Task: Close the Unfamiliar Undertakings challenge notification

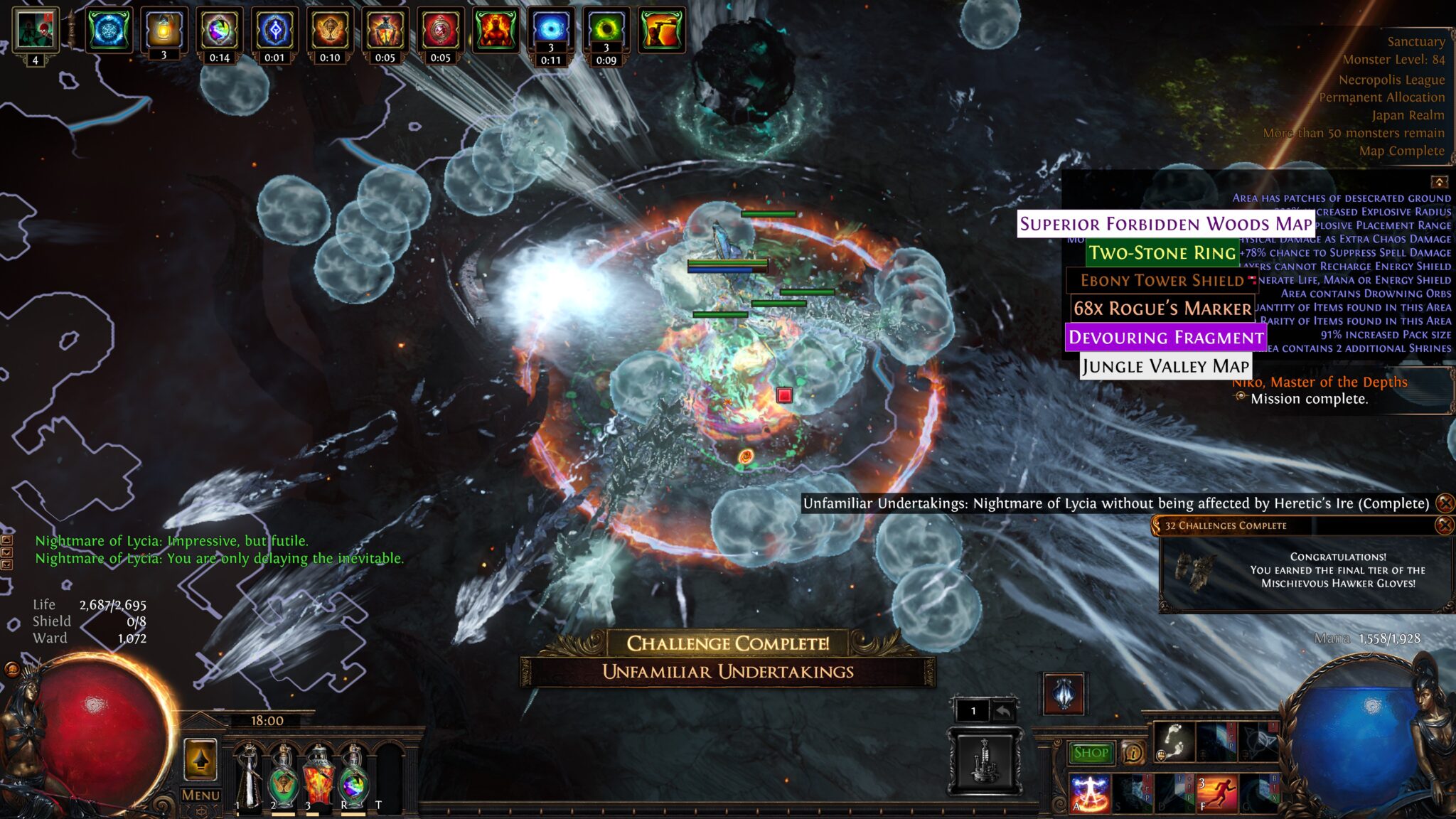Action: [x=1445, y=503]
